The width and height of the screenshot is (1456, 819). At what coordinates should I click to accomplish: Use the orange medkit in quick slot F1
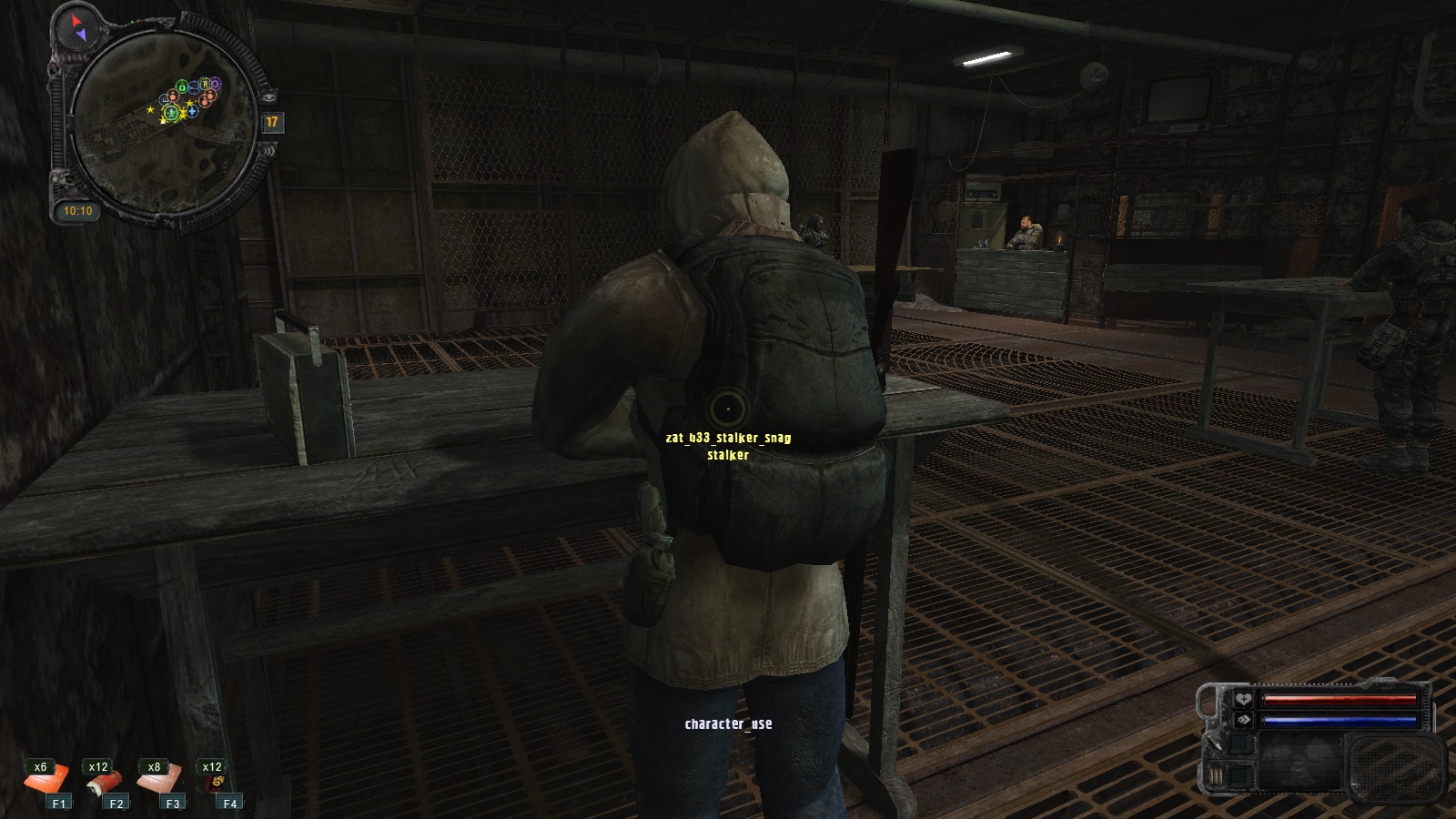[x=47, y=781]
